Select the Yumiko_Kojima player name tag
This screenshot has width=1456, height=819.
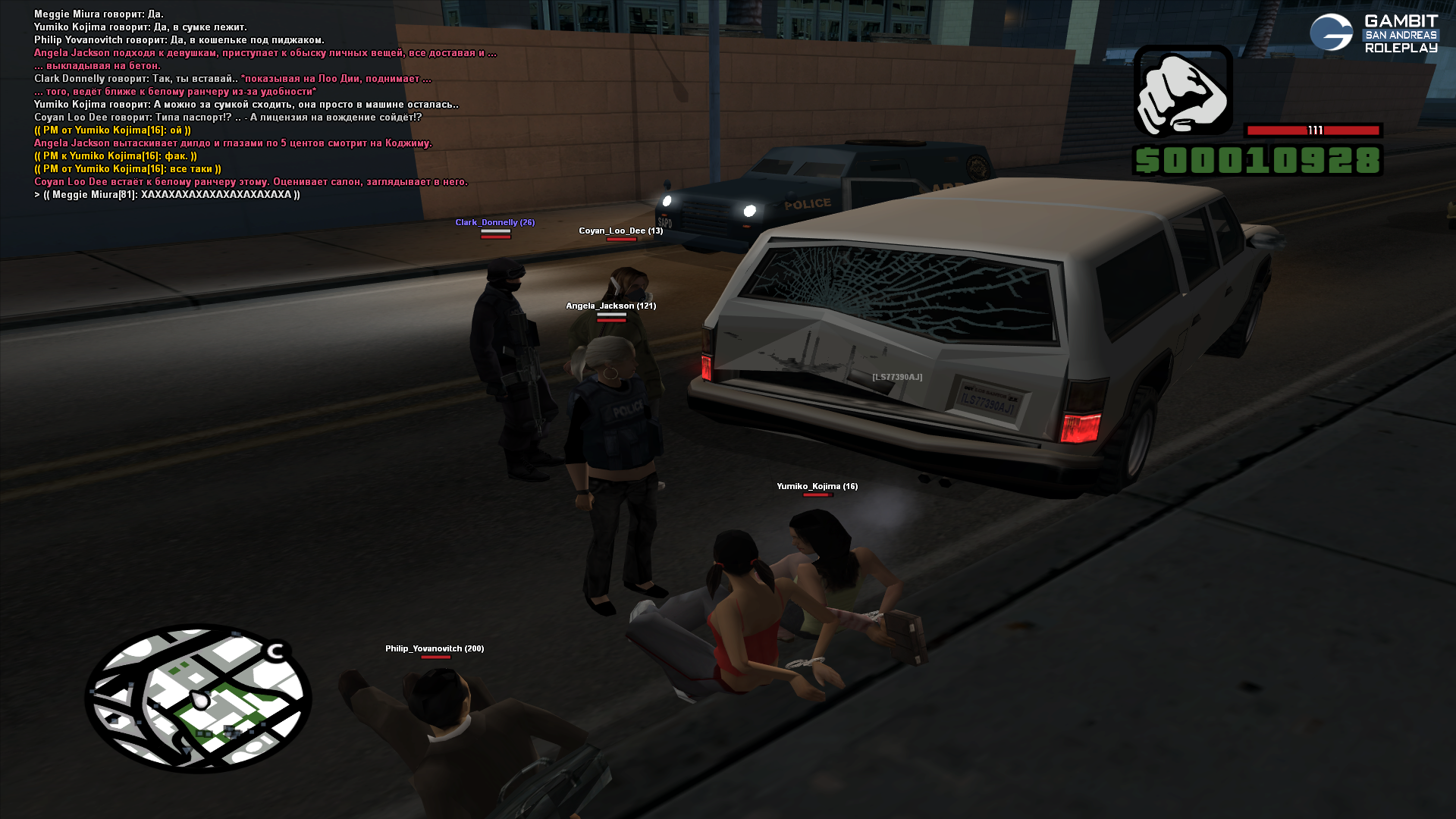(x=817, y=486)
